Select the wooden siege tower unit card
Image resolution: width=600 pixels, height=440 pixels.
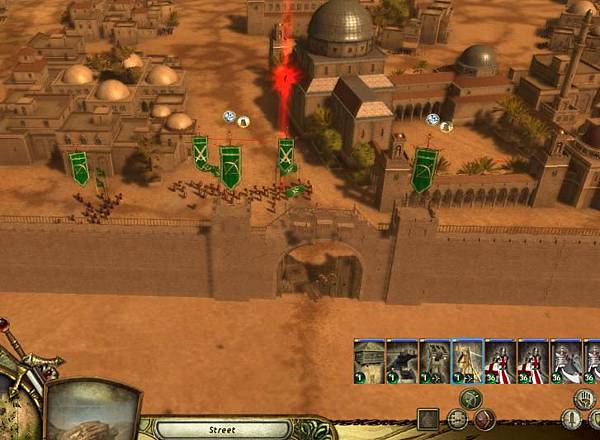(369, 361)
